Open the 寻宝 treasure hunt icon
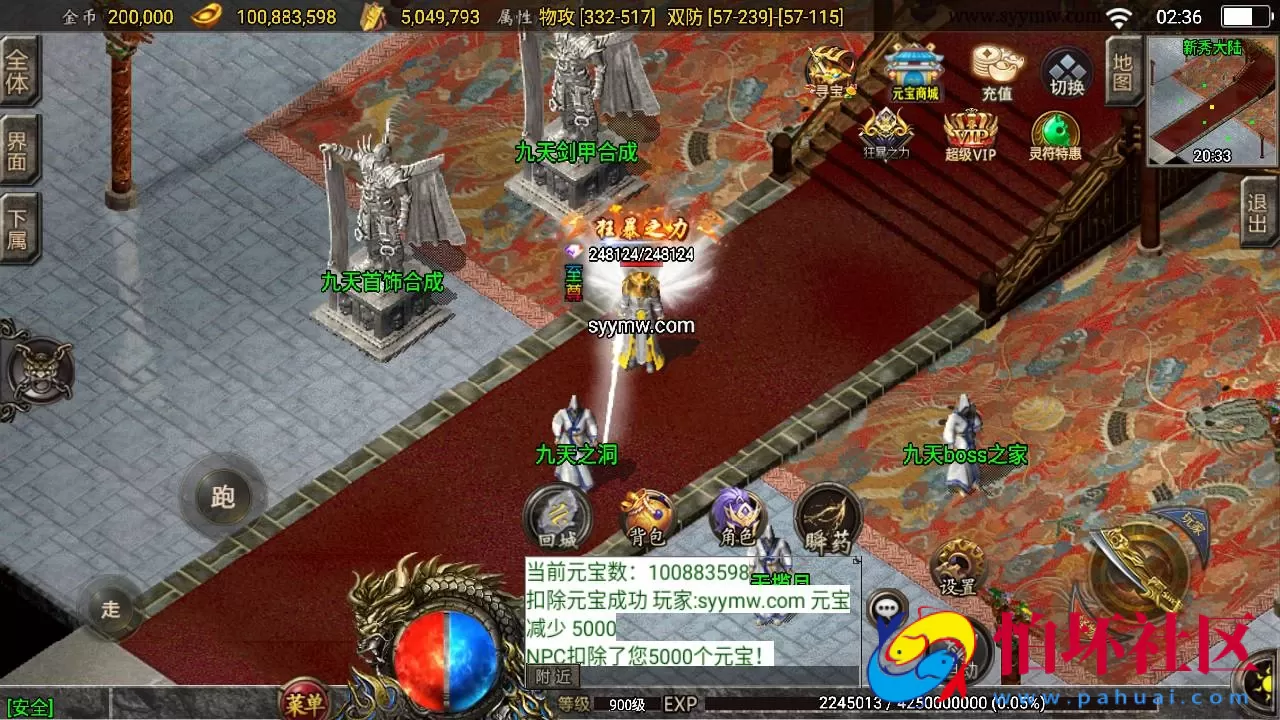 point(828,70)
